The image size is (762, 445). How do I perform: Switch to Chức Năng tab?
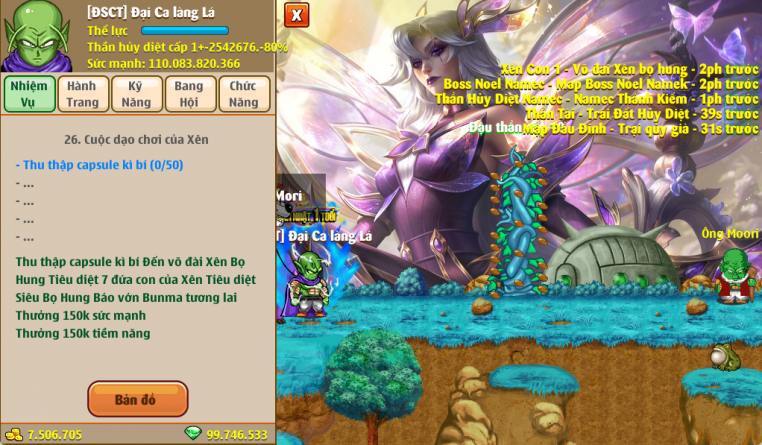tap(243, 94)
